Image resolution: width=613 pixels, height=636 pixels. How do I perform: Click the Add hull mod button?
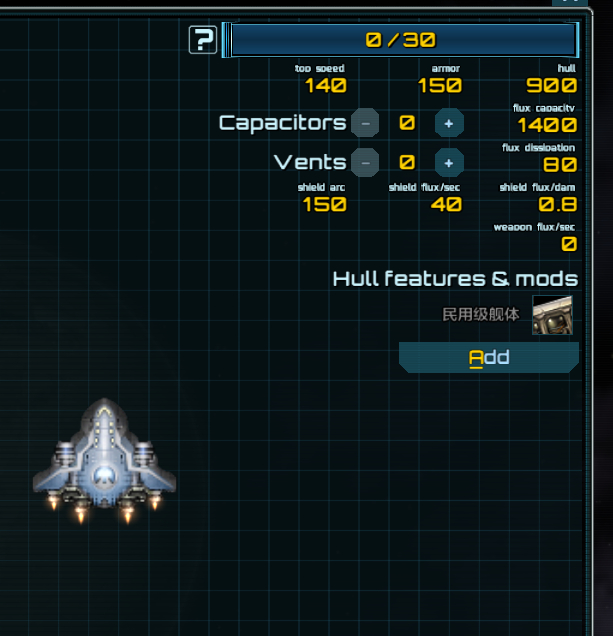[x=489, y=357]
